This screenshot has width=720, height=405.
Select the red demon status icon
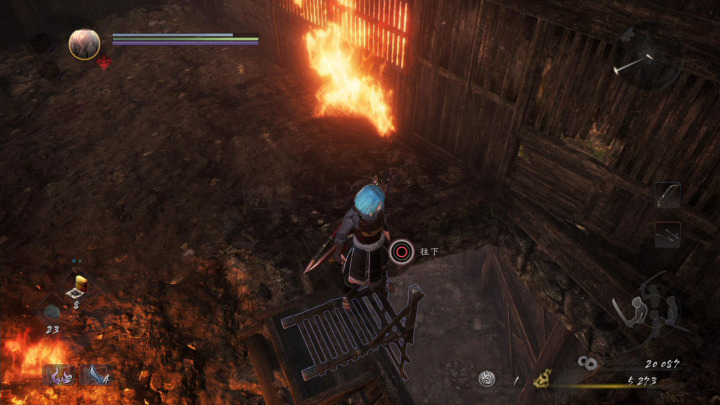coord(104,63)
